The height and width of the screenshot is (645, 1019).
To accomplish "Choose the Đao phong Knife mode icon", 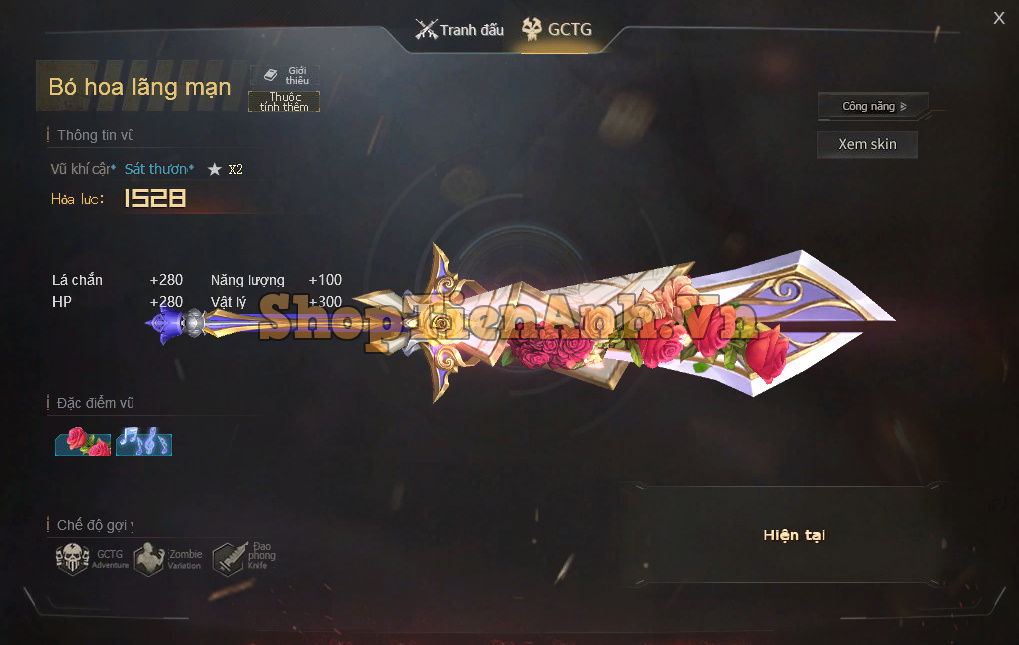I will (x=244, y=556).
